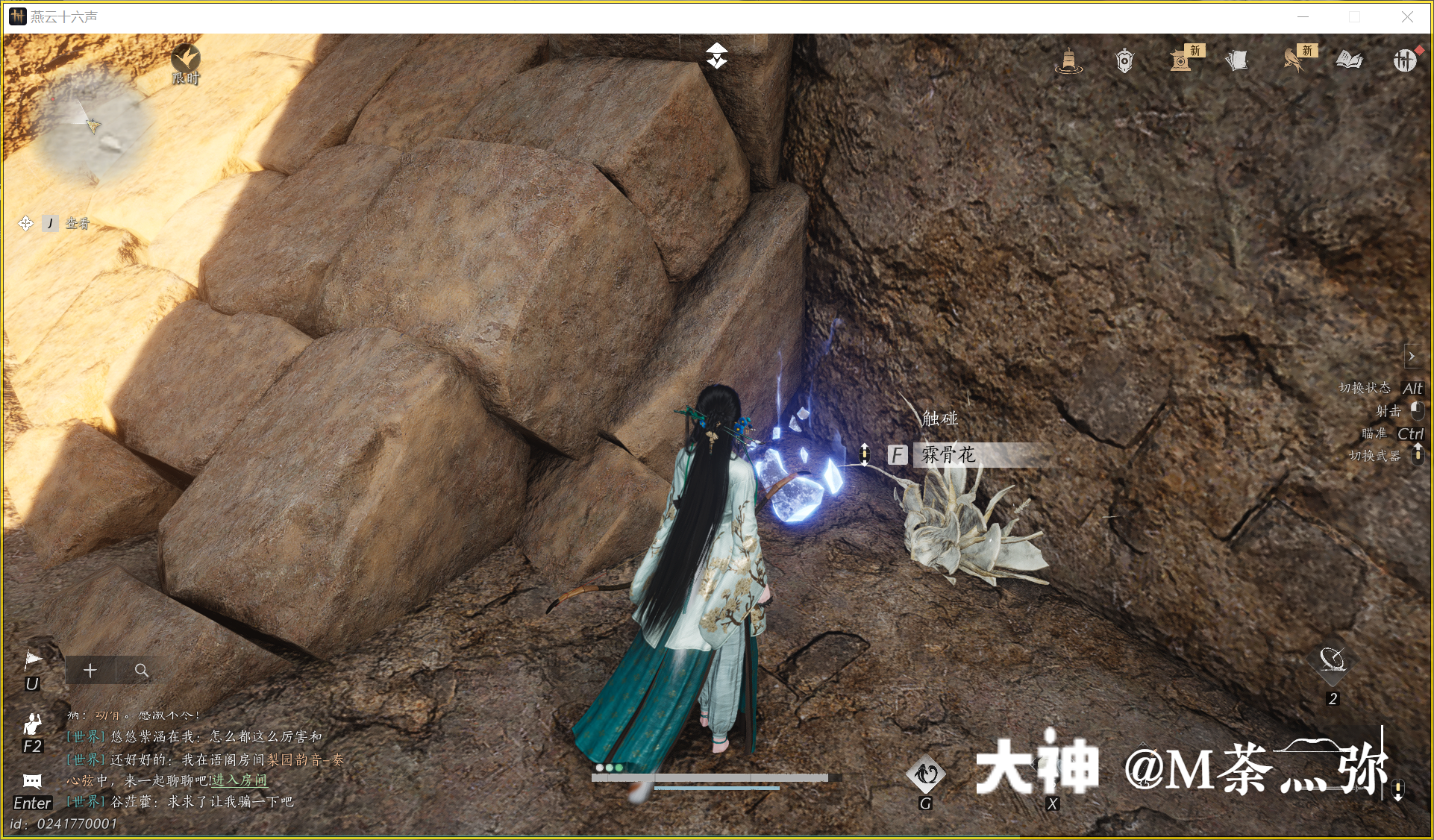Open the open-book journal icon

[x=1349, y=60]
